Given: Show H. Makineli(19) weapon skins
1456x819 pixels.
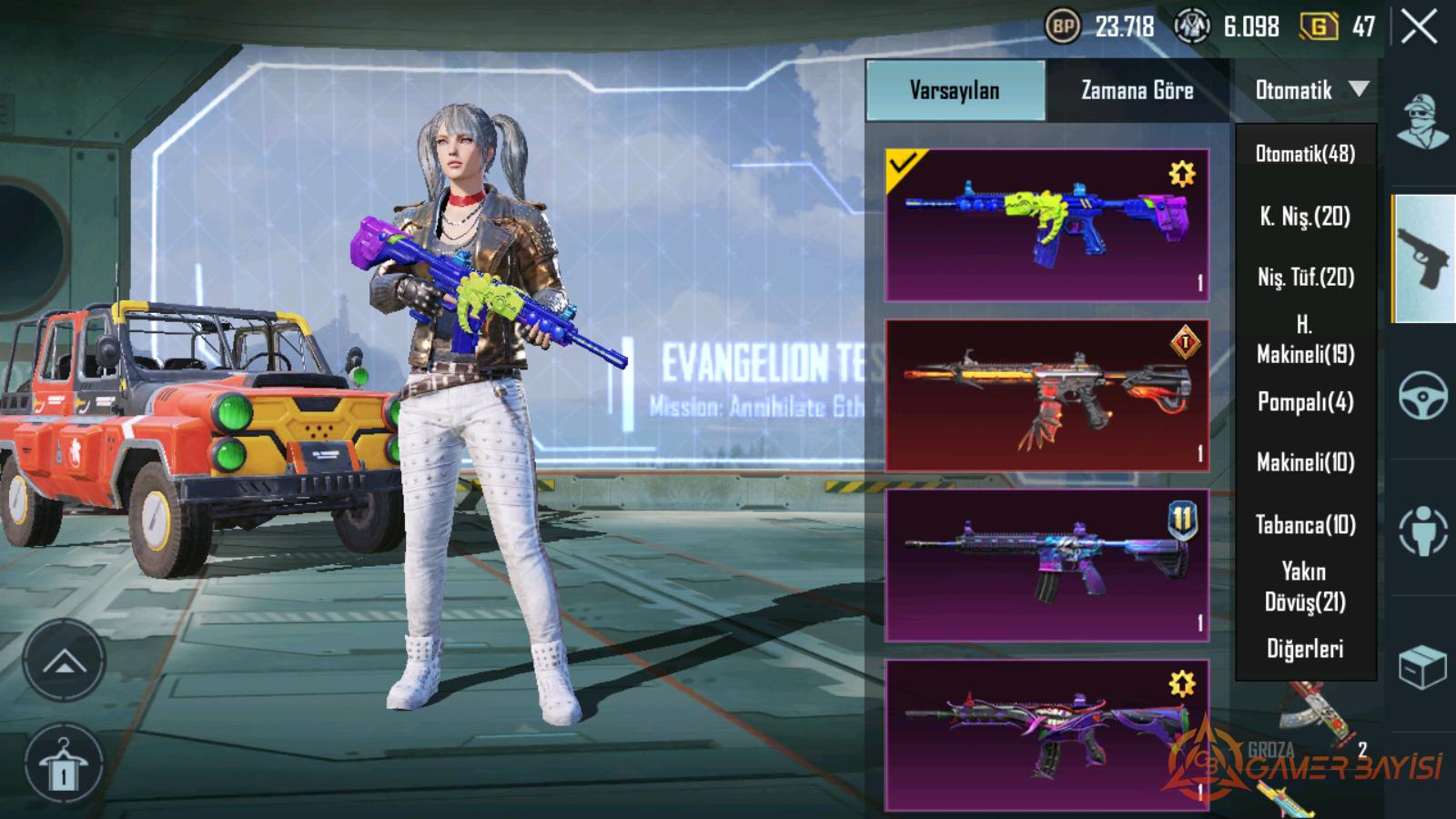Looking at the screenshot, I should click(x=1305, y=339).
